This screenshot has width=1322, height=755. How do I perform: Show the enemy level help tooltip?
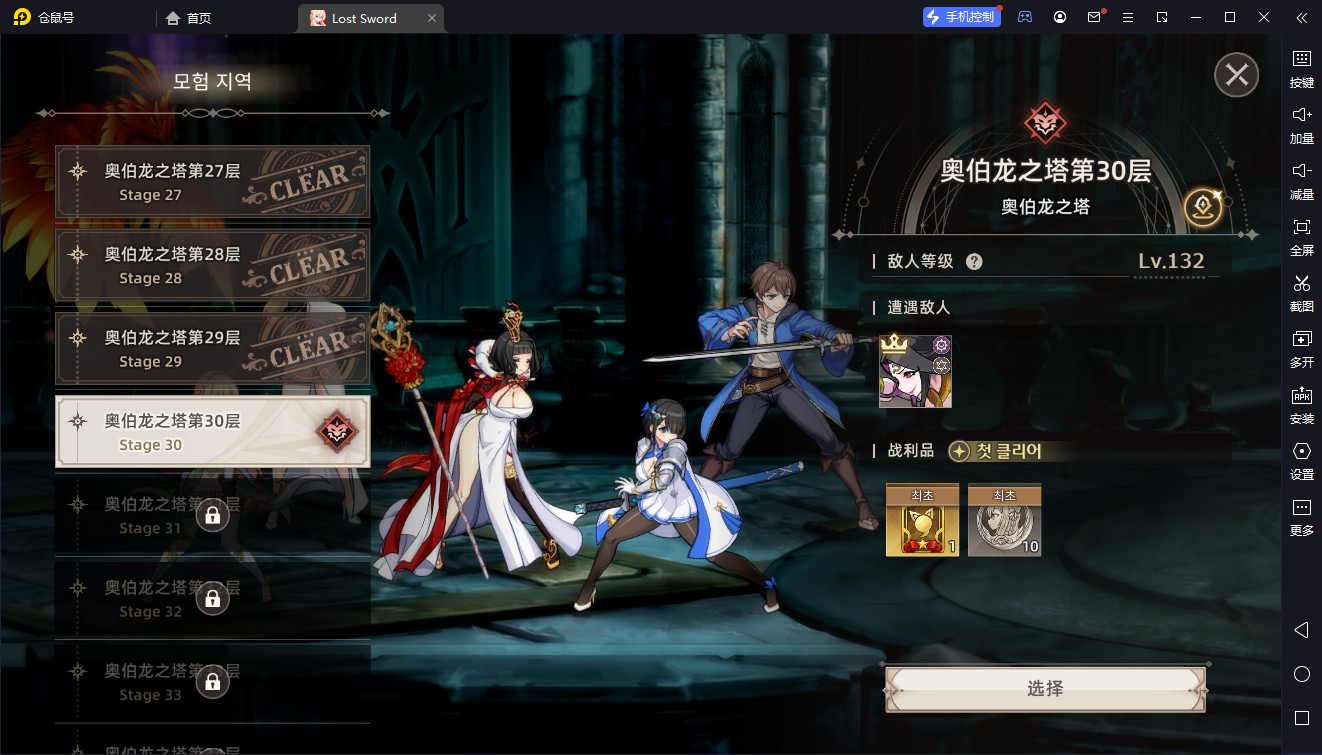point(974,262)
